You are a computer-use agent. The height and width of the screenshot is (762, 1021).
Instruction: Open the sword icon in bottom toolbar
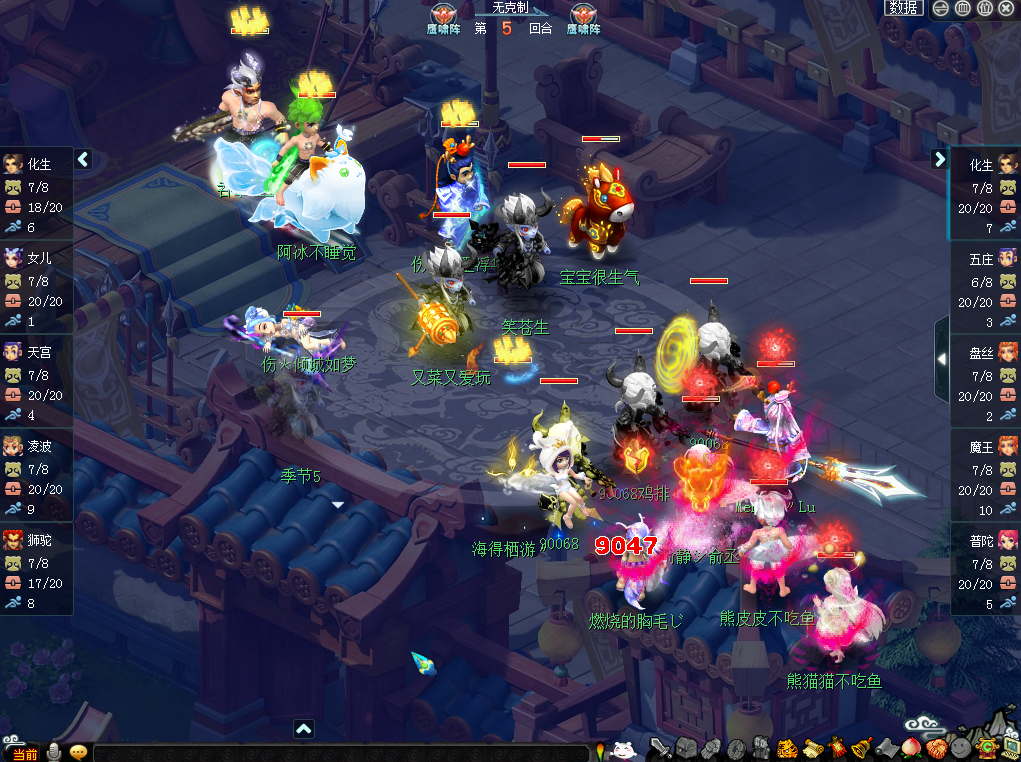[660, 748]
